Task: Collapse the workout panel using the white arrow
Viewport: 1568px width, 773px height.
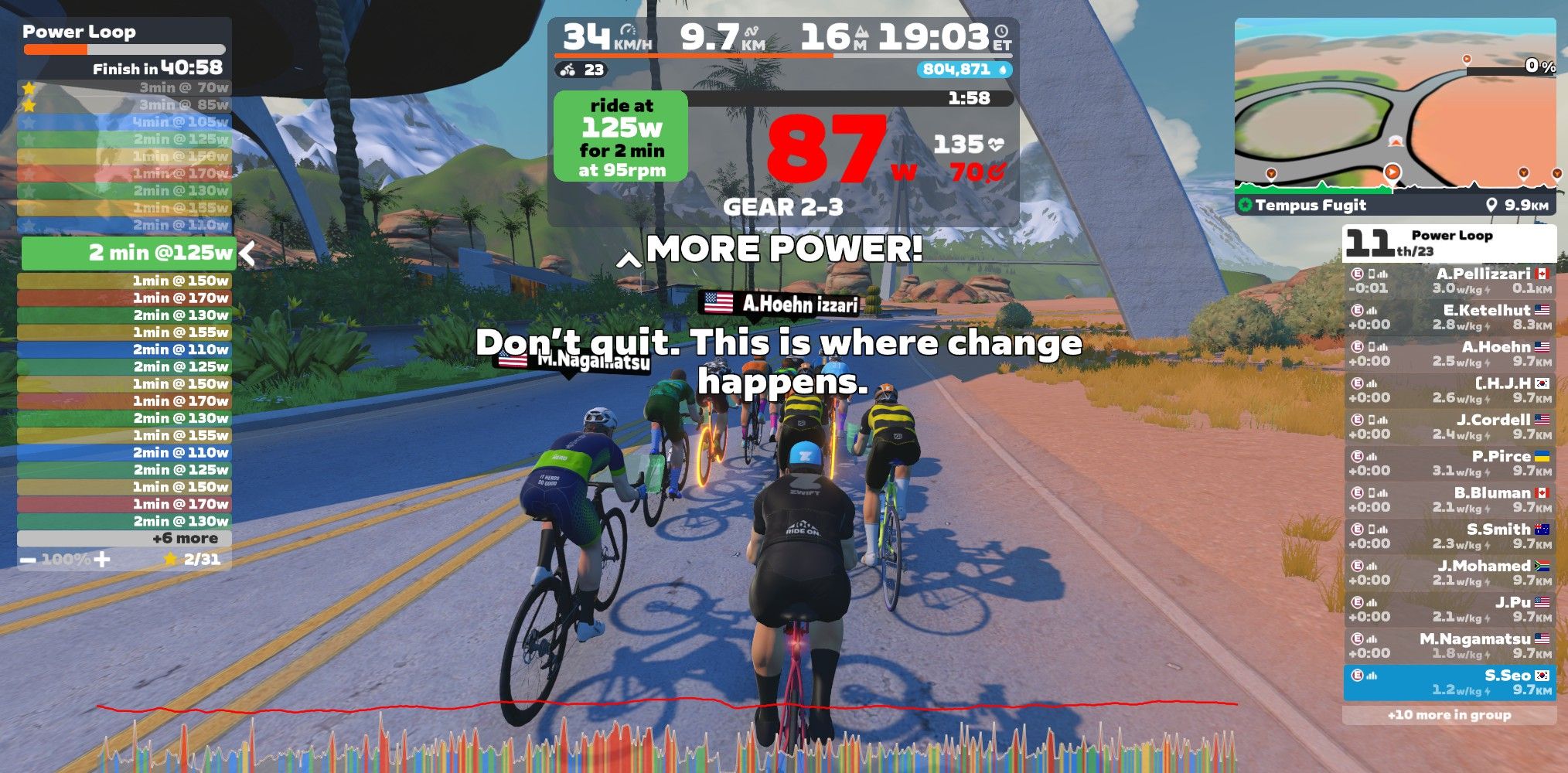Action: (247, 253)
